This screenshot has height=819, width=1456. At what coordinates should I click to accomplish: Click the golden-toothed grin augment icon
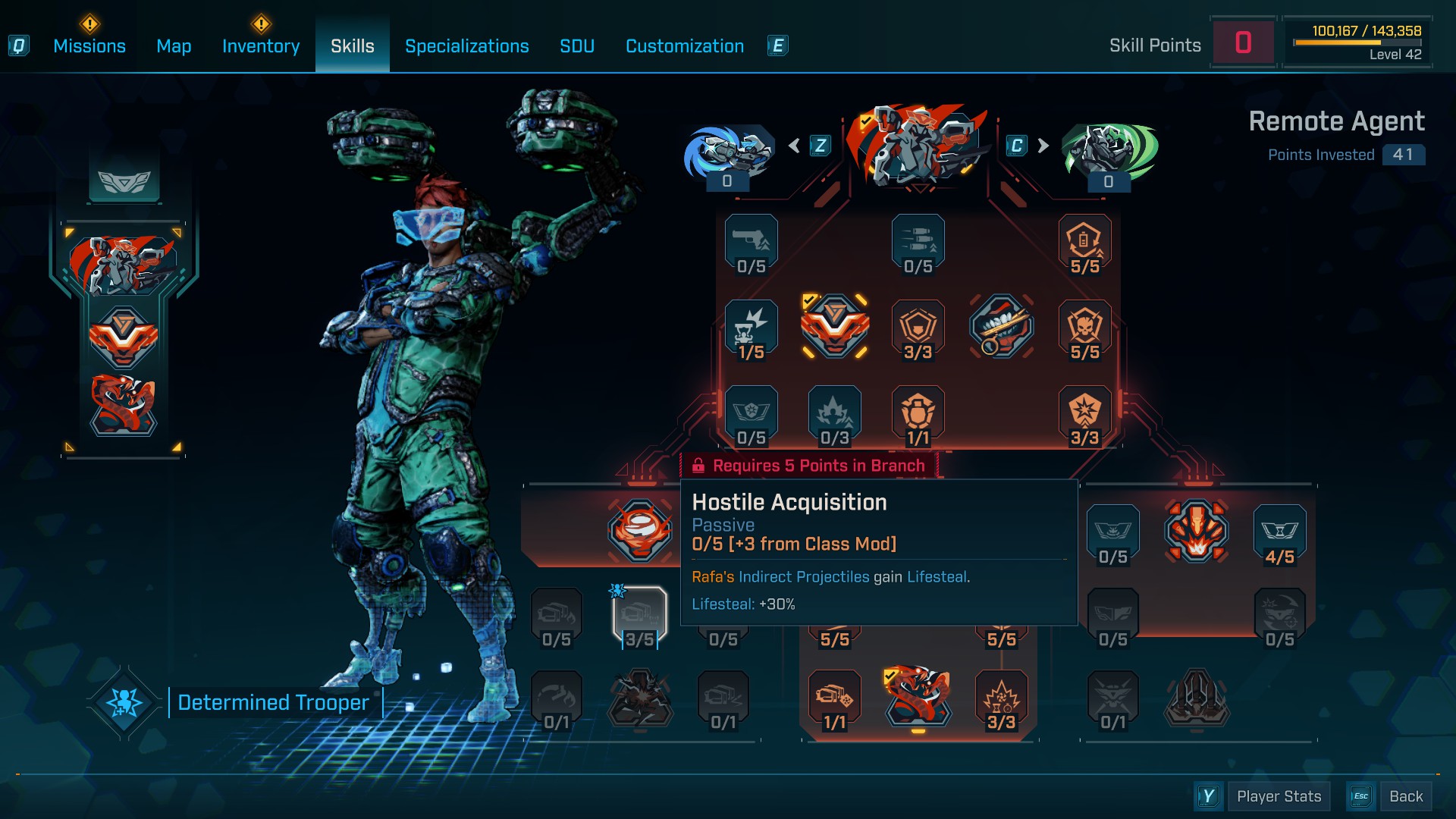click(1001, 328)
